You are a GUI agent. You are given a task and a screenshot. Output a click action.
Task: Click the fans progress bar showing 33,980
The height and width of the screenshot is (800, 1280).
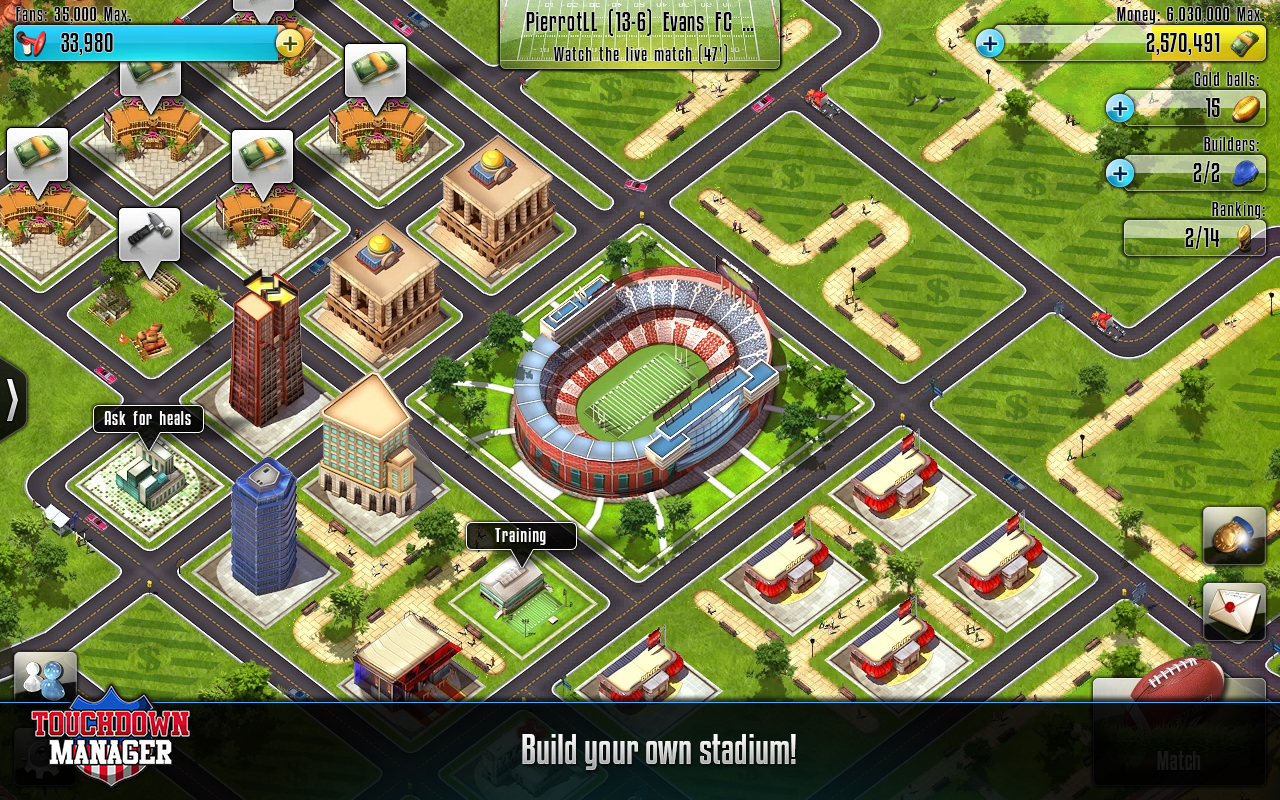tap(160, 44)
